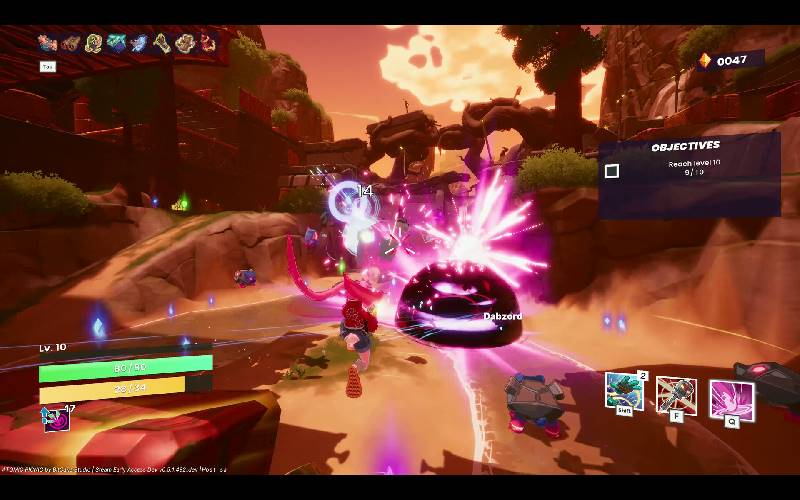Select the teal crystal item icon
The height and width of the screenshot is (500, 800).
[117, 42]
